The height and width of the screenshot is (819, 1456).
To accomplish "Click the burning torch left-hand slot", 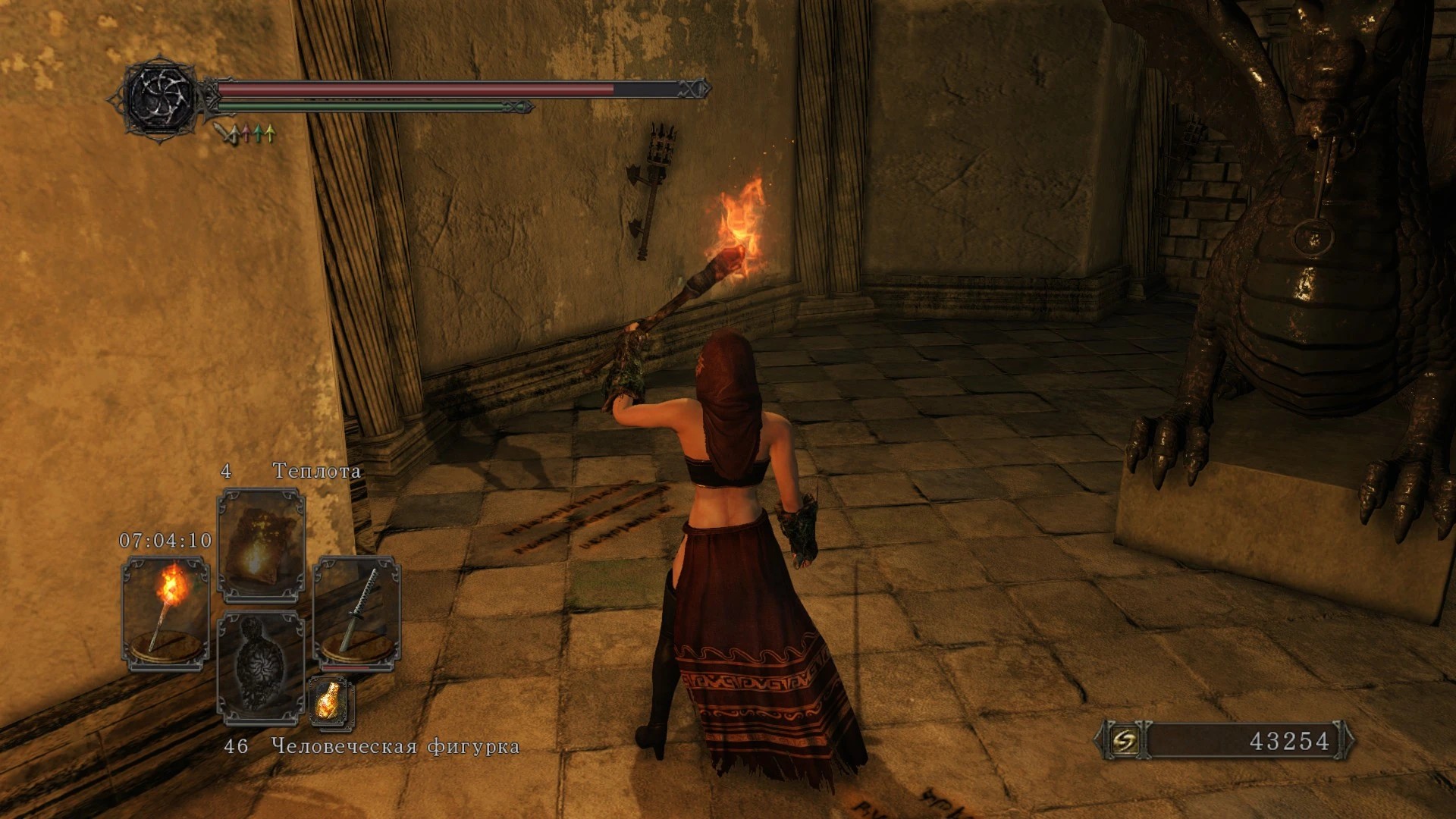I will (x=165, y=613).
